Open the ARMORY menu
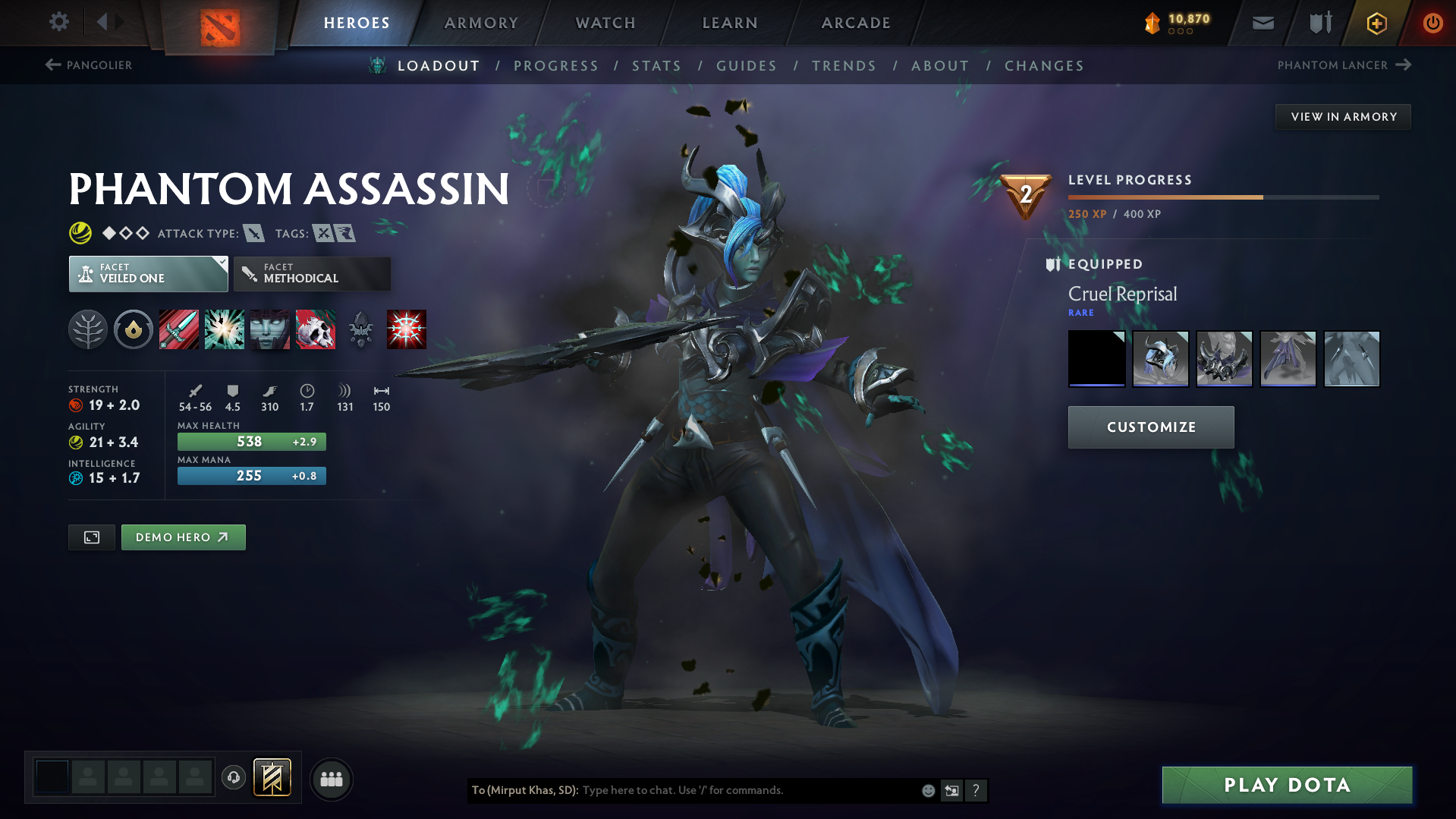Viewport: 1456px width, 819px height. [x=481, y=22]
